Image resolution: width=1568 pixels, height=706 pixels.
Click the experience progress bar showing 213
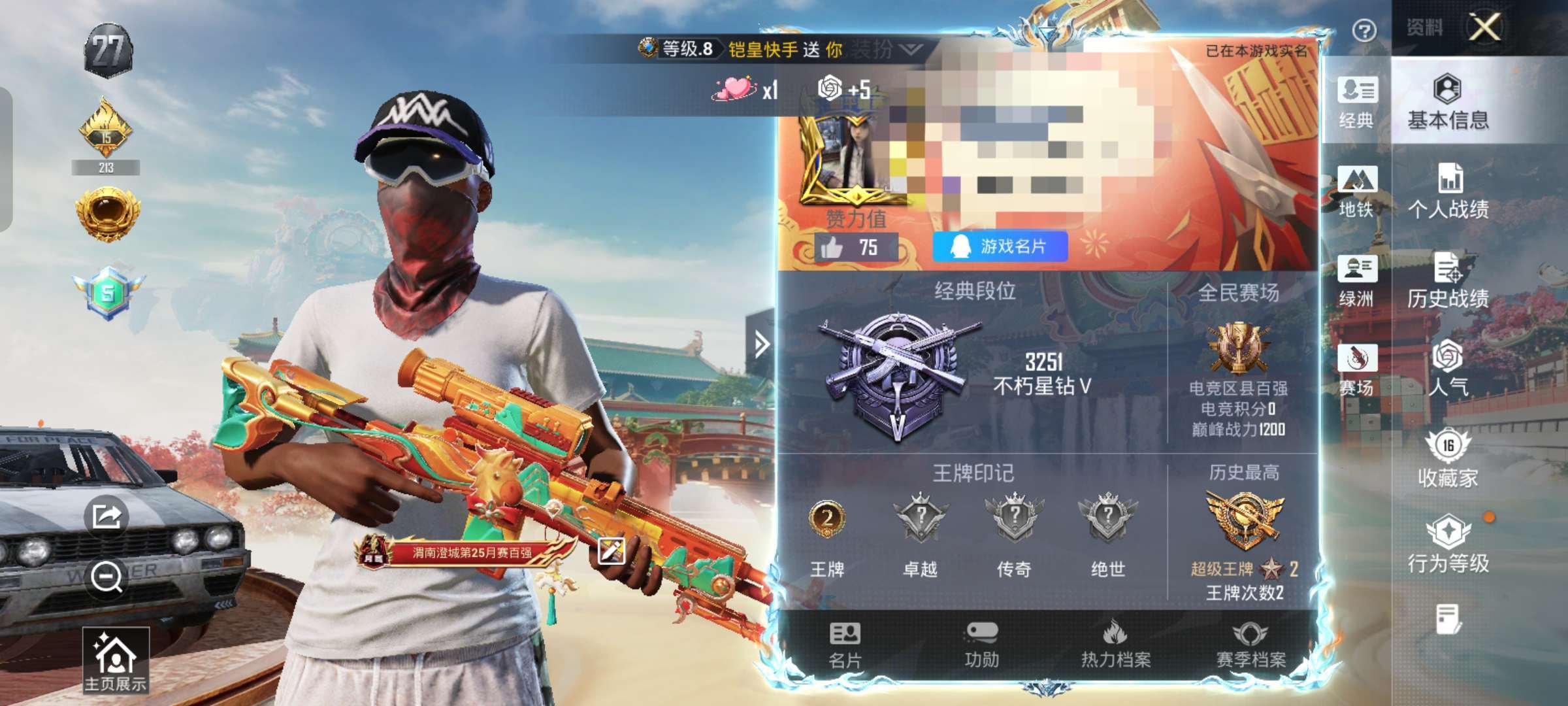pos(106,167)
